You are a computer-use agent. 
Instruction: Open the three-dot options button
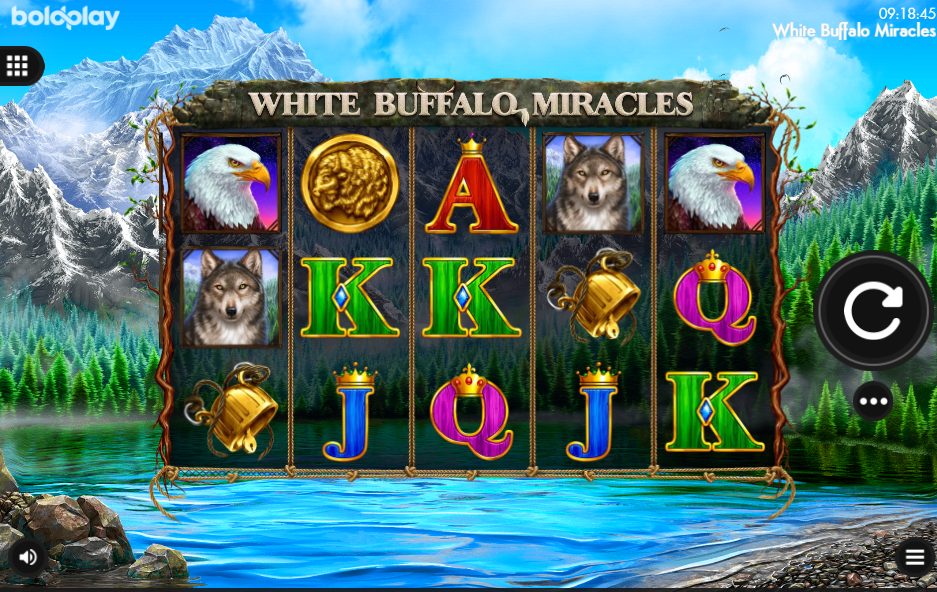coord(873,402)
